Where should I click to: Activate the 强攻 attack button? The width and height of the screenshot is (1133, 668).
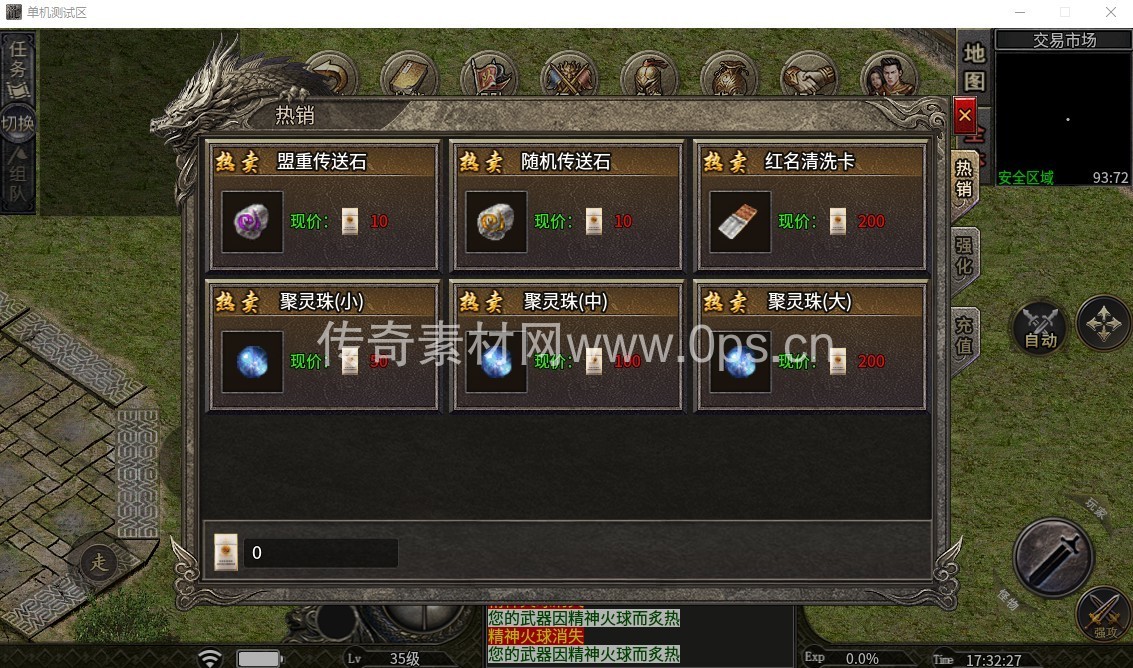coord(1103,612)
